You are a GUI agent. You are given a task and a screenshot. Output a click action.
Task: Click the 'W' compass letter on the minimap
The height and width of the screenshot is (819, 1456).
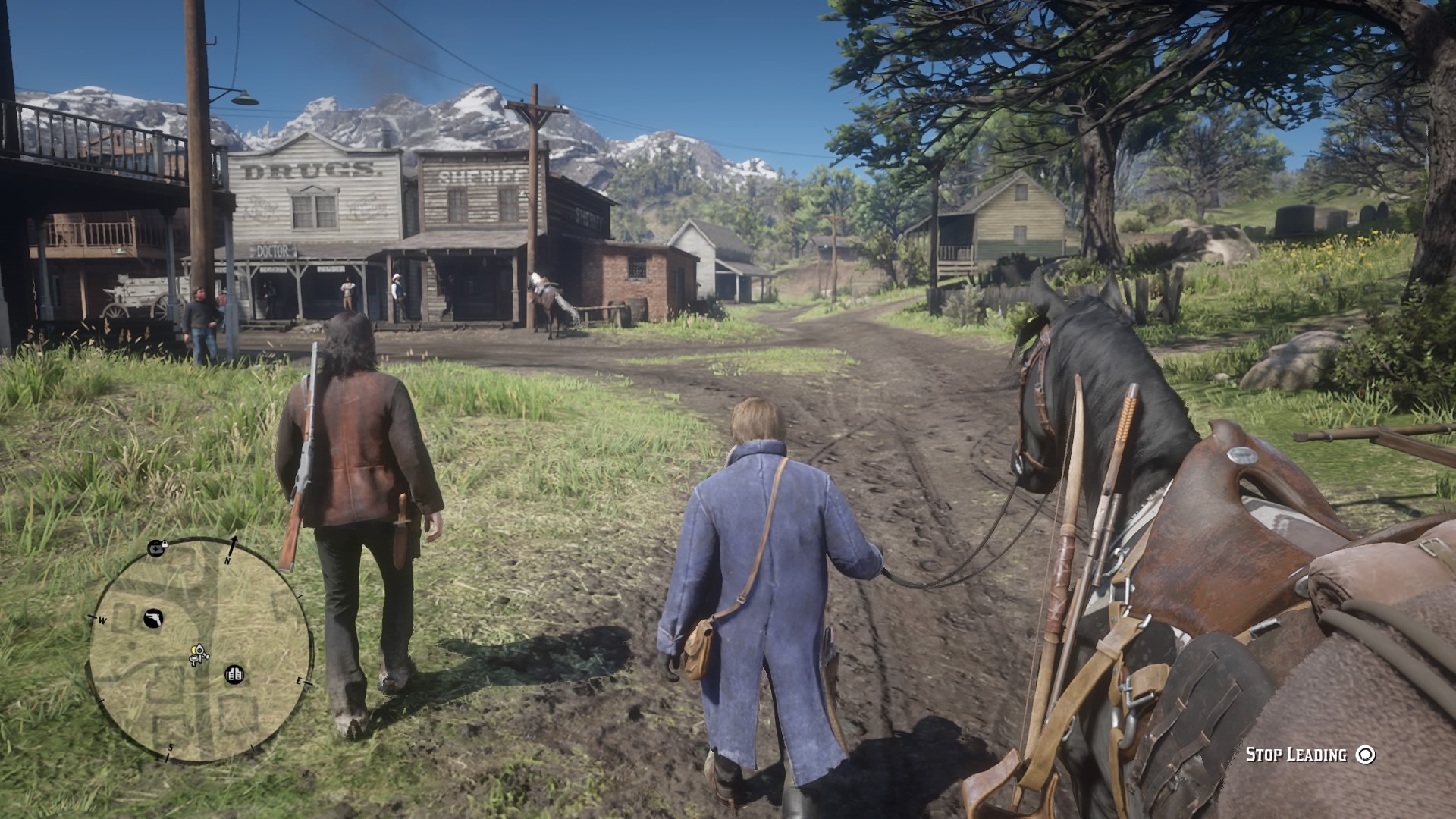[102, 620]
